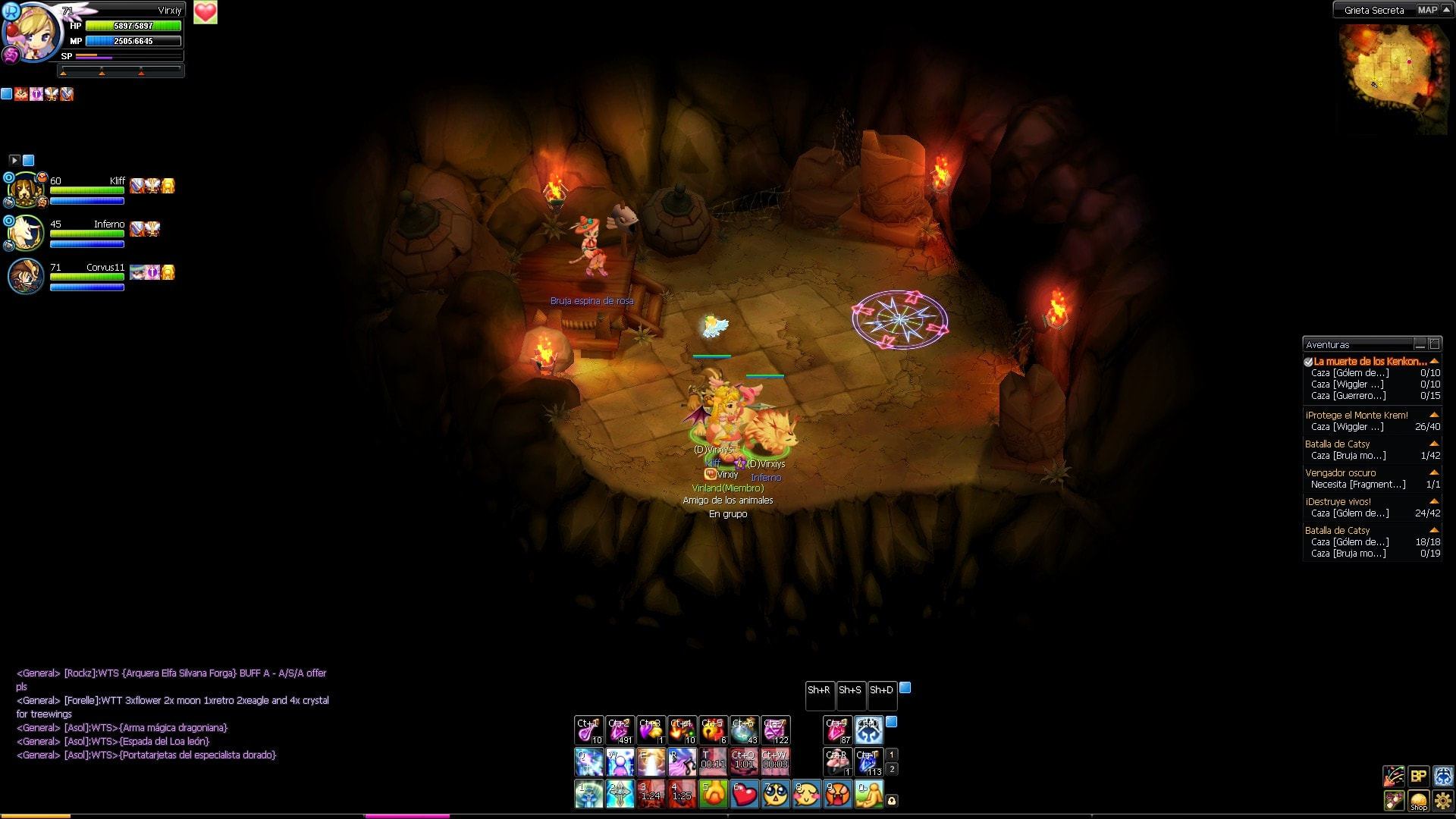Use the angry face emote in slot 9
The width and height of the screenshot is (1456, 819).
838,794
